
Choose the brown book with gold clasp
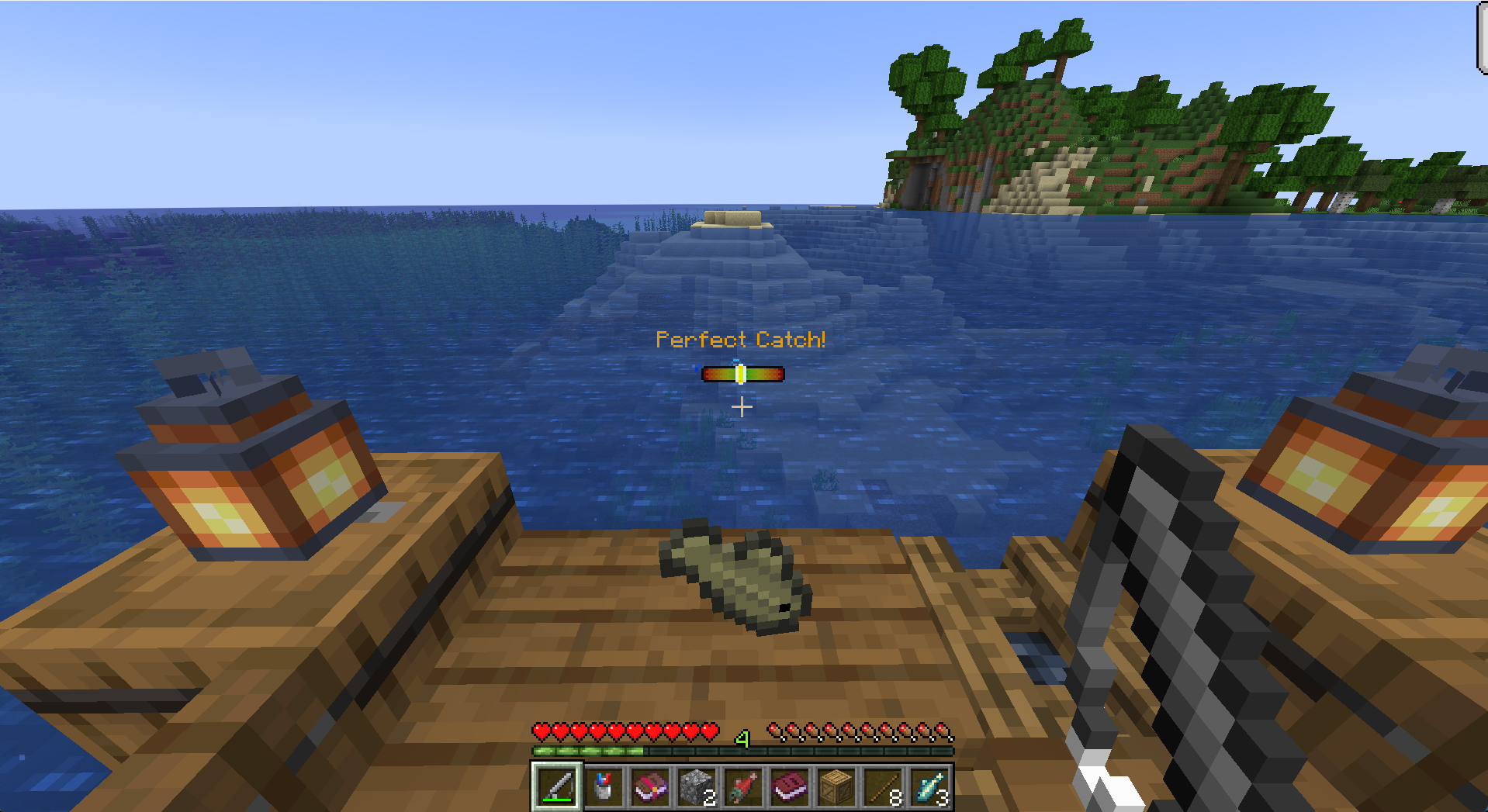pyautogui.click(x=649, y=787)
